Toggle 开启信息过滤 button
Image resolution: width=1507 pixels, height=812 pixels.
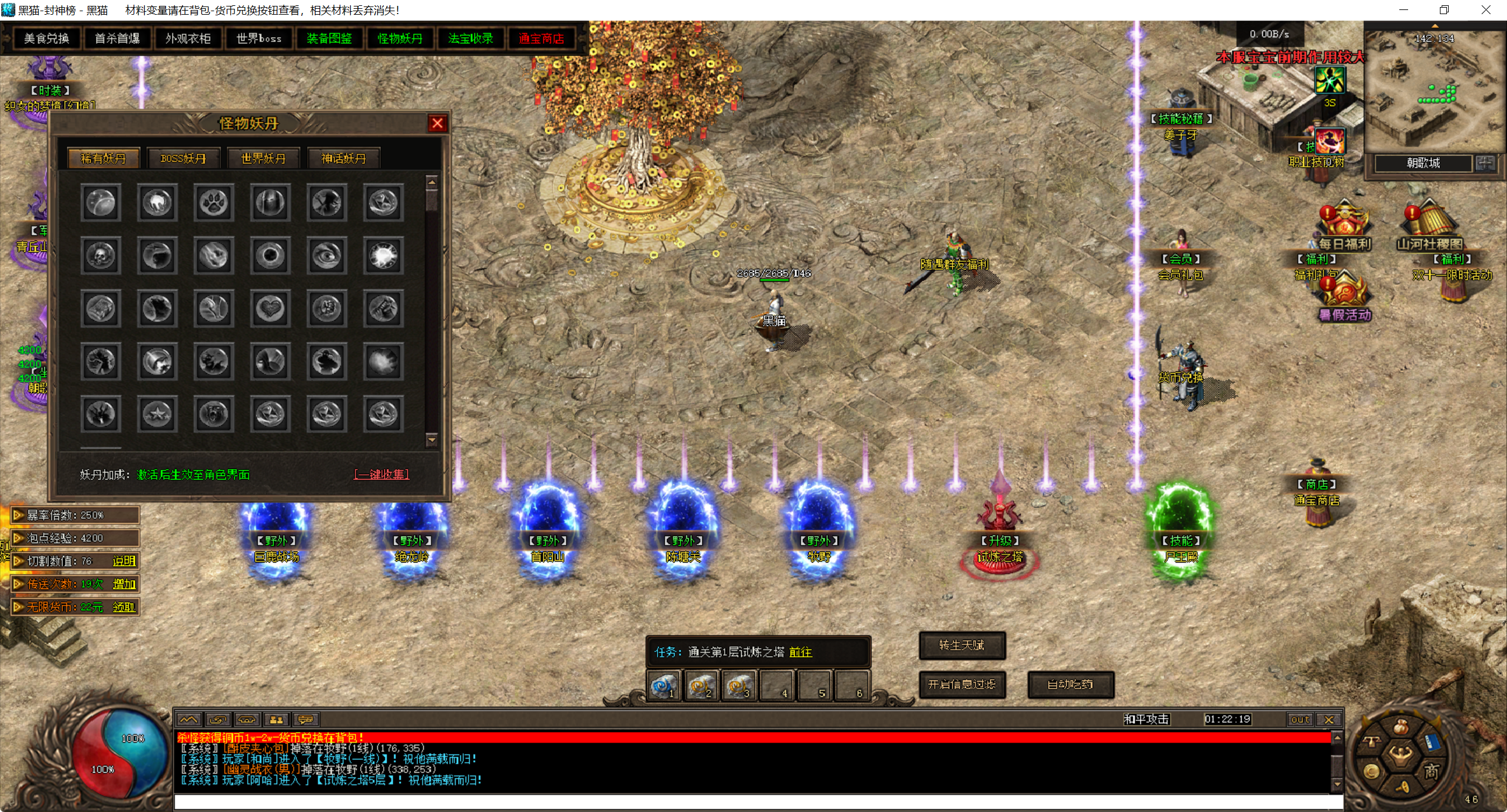click(x=962, y=684)
